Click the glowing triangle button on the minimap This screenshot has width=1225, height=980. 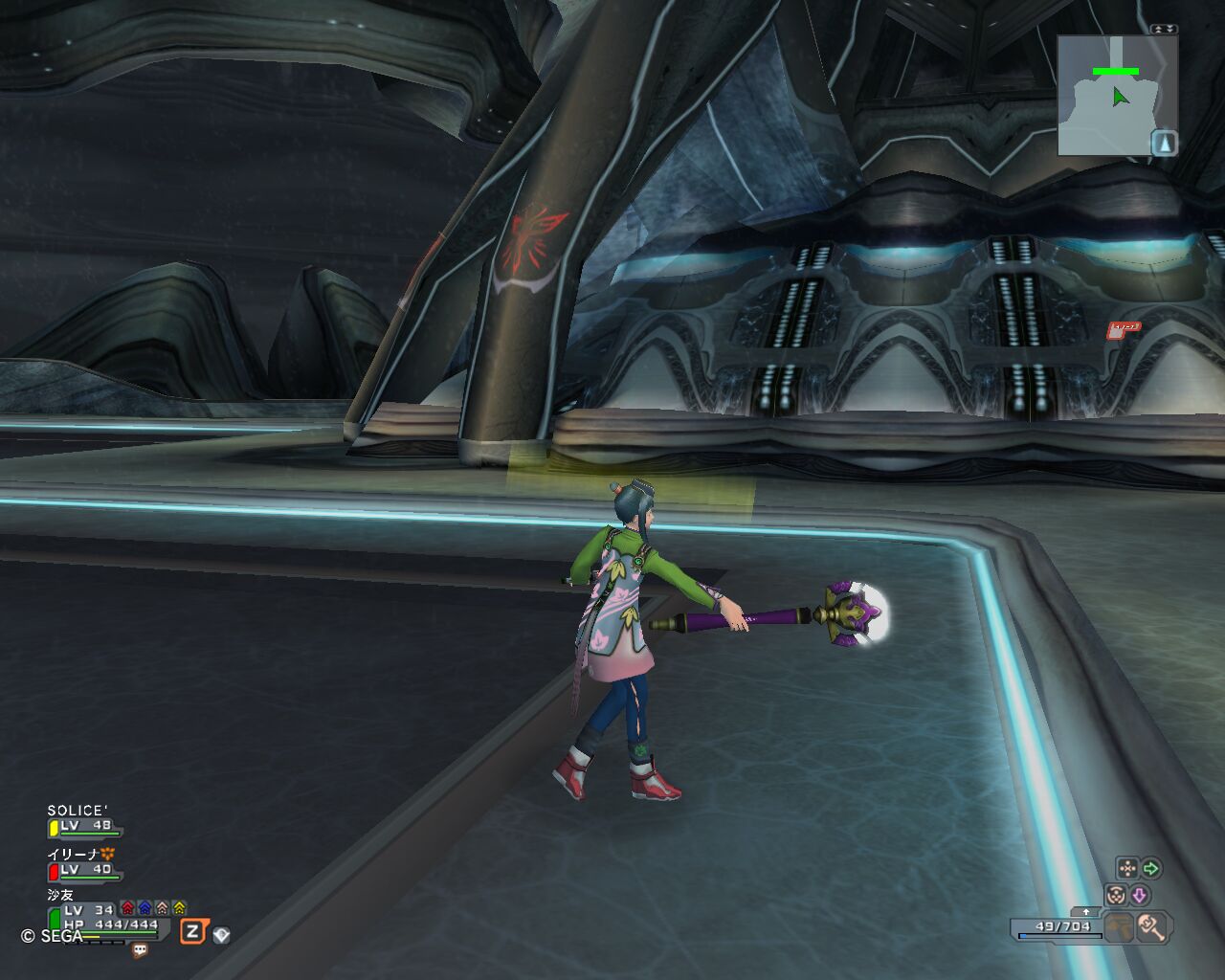click(1164, 144)
